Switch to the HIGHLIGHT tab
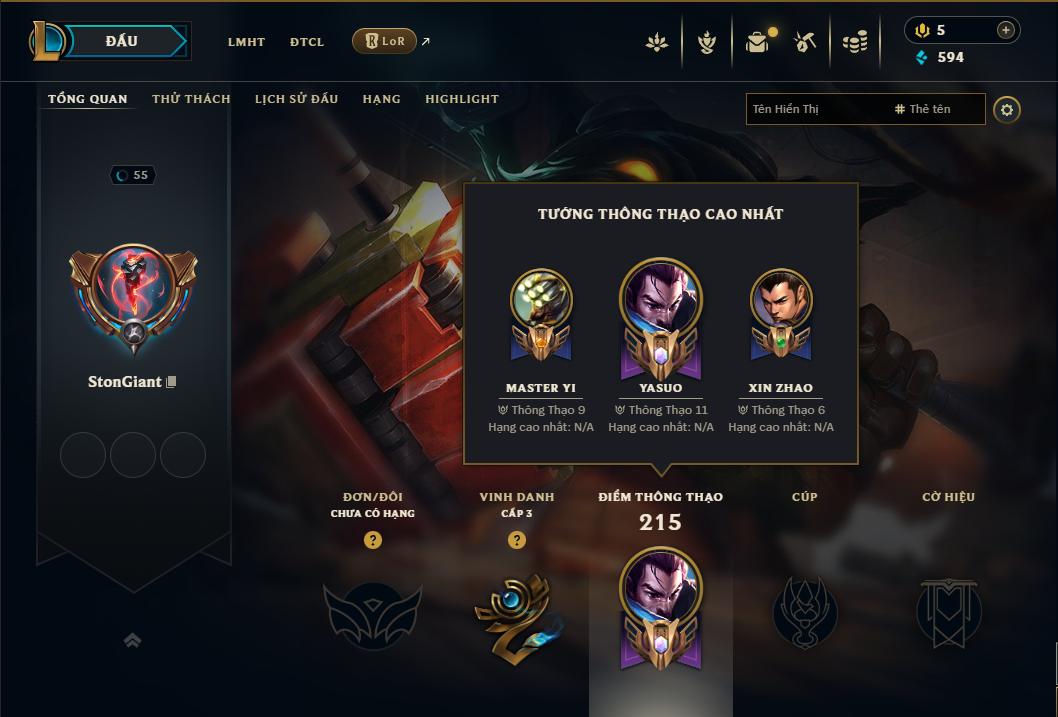Image resolution: width=1058 pixels, height=717 pixels. 462,99
